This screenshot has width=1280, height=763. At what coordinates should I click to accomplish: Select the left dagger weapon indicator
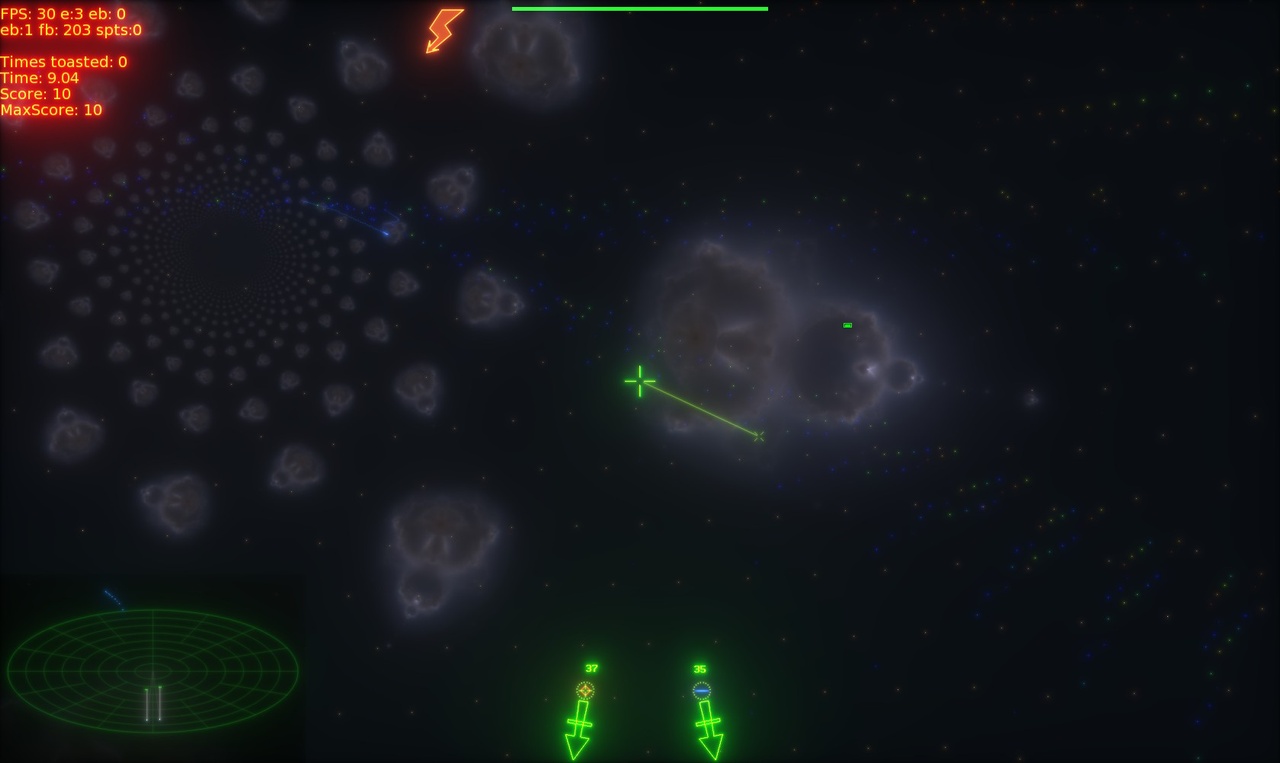(x=577, y=725)
